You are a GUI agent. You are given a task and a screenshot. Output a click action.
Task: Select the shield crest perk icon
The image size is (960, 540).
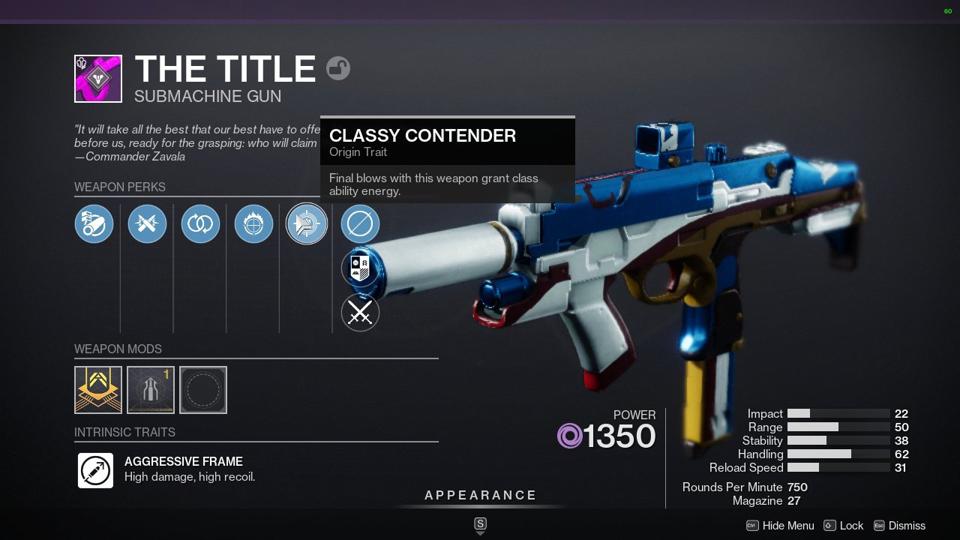pyautogui.click(x=360, y=268)
